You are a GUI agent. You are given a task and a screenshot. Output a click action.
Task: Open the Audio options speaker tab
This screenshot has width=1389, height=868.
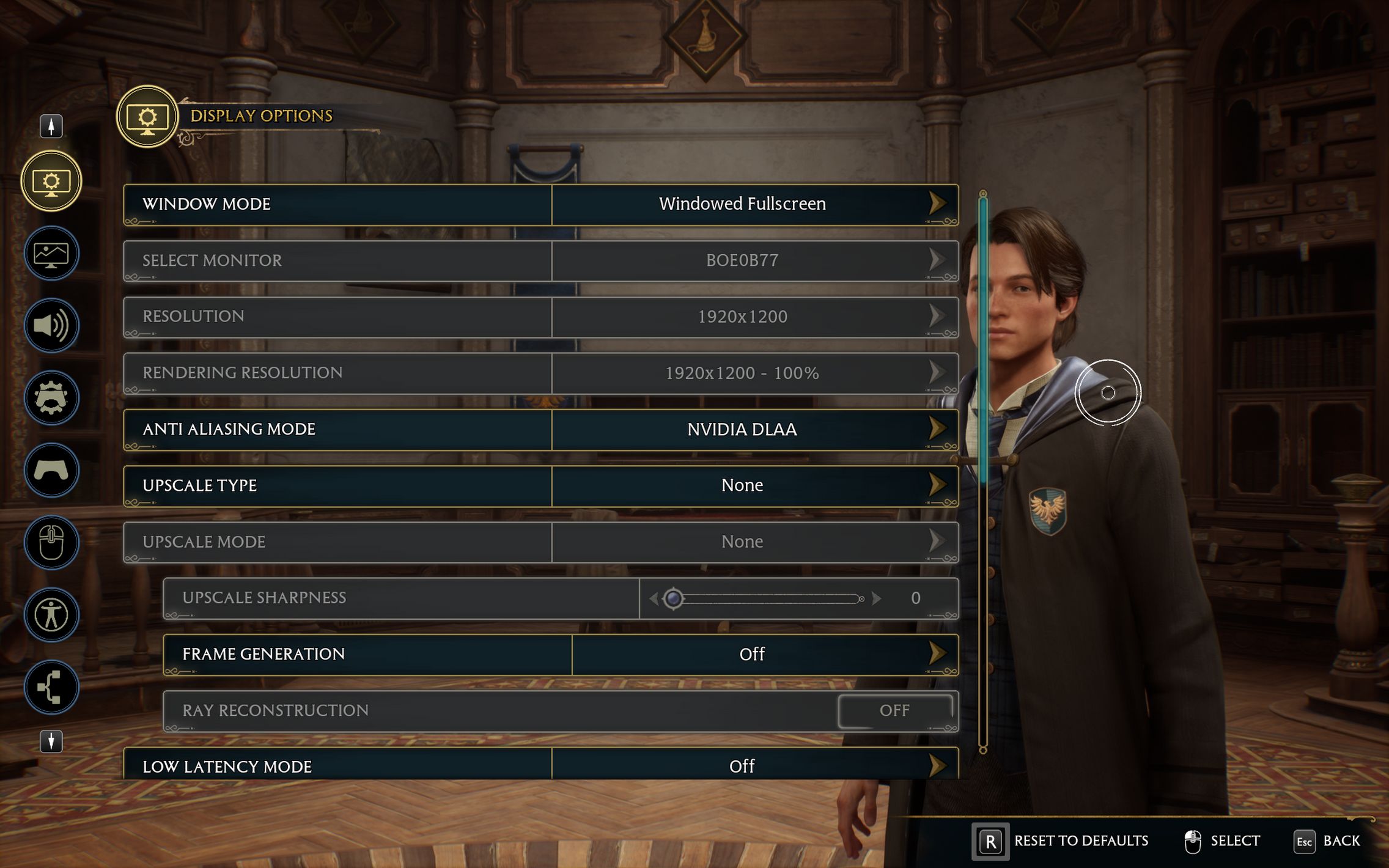pos(51,326)
